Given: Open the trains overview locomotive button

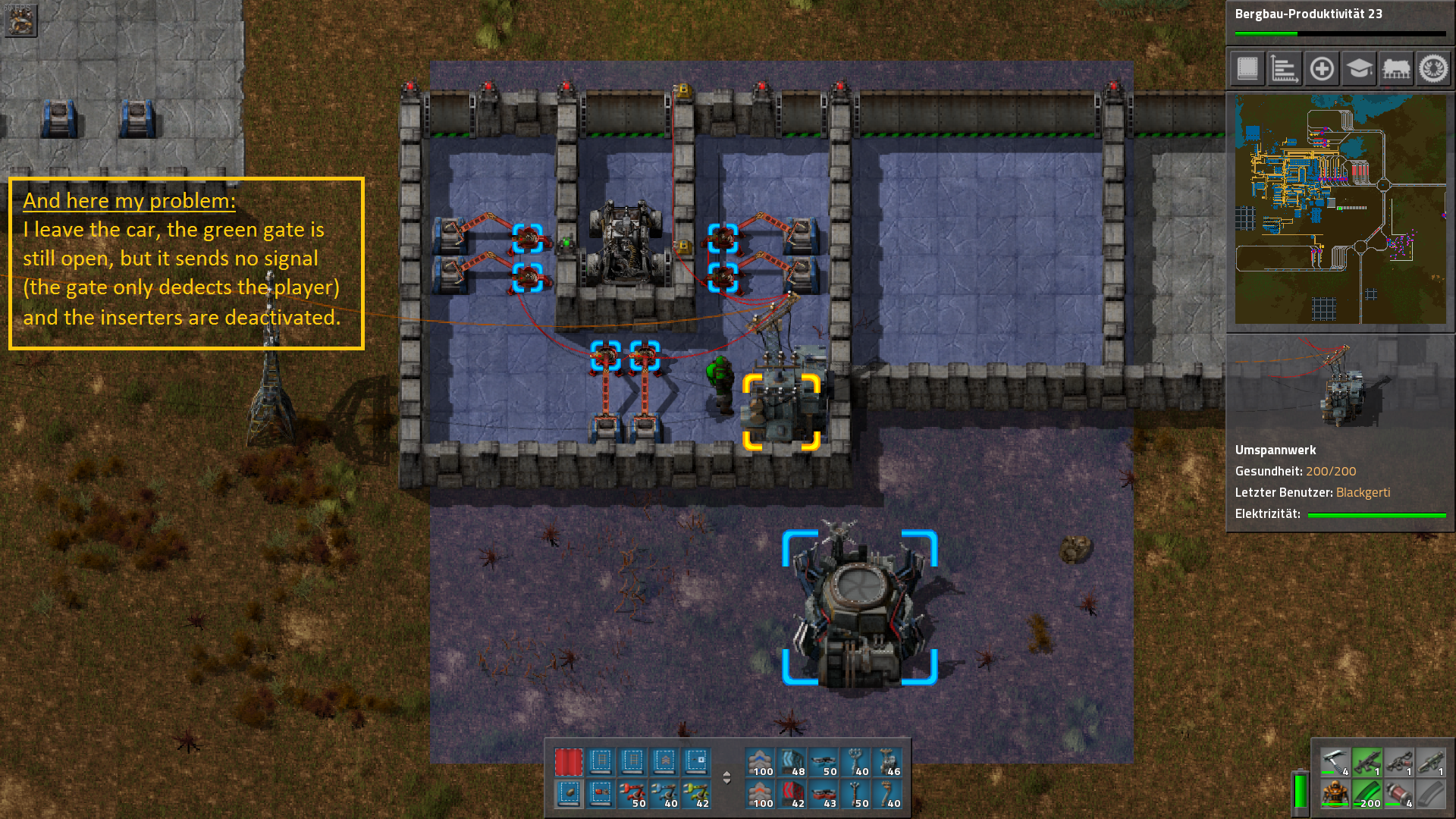Looking at the screenshot, I should (x=1396, y=69).
